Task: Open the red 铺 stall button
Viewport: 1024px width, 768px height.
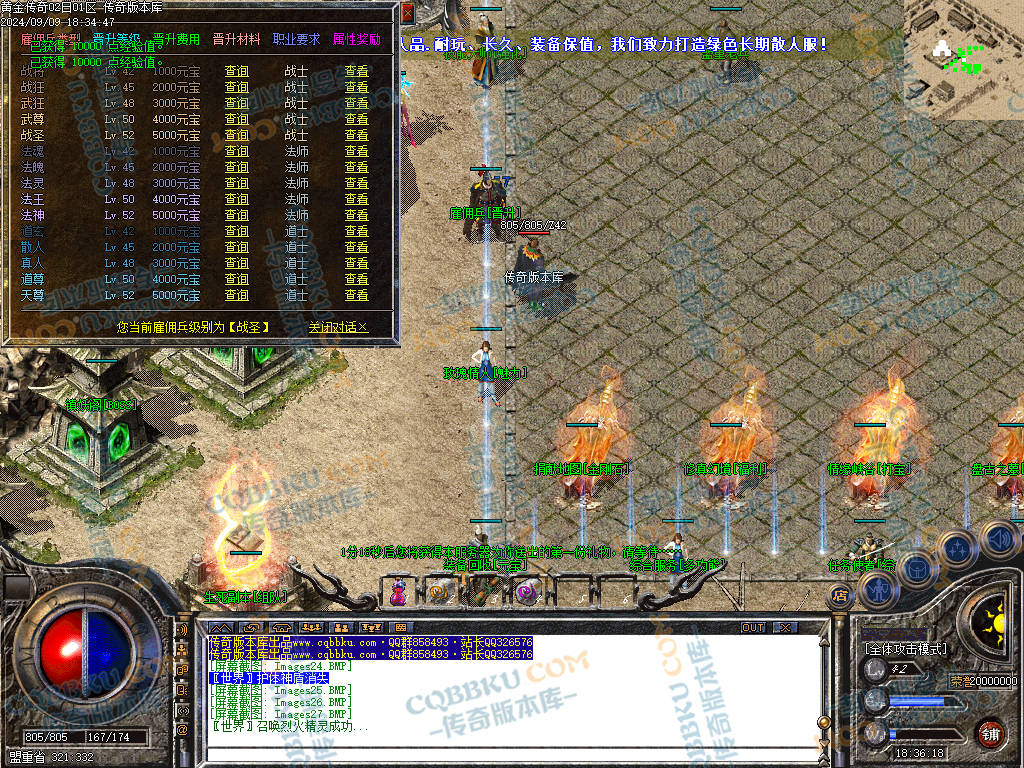Action: point(990,732)
